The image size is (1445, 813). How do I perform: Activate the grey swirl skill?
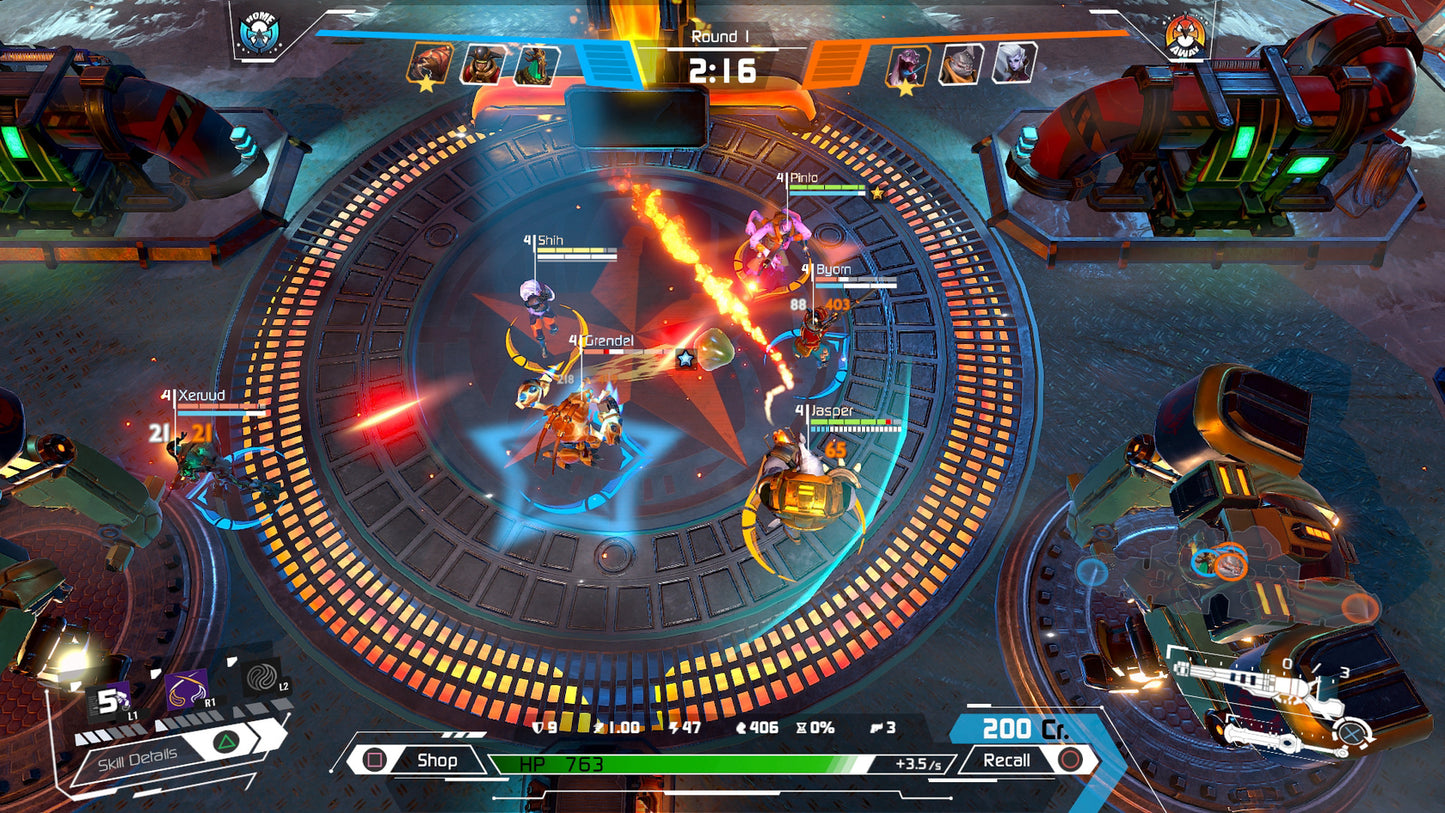pos(262,677)
